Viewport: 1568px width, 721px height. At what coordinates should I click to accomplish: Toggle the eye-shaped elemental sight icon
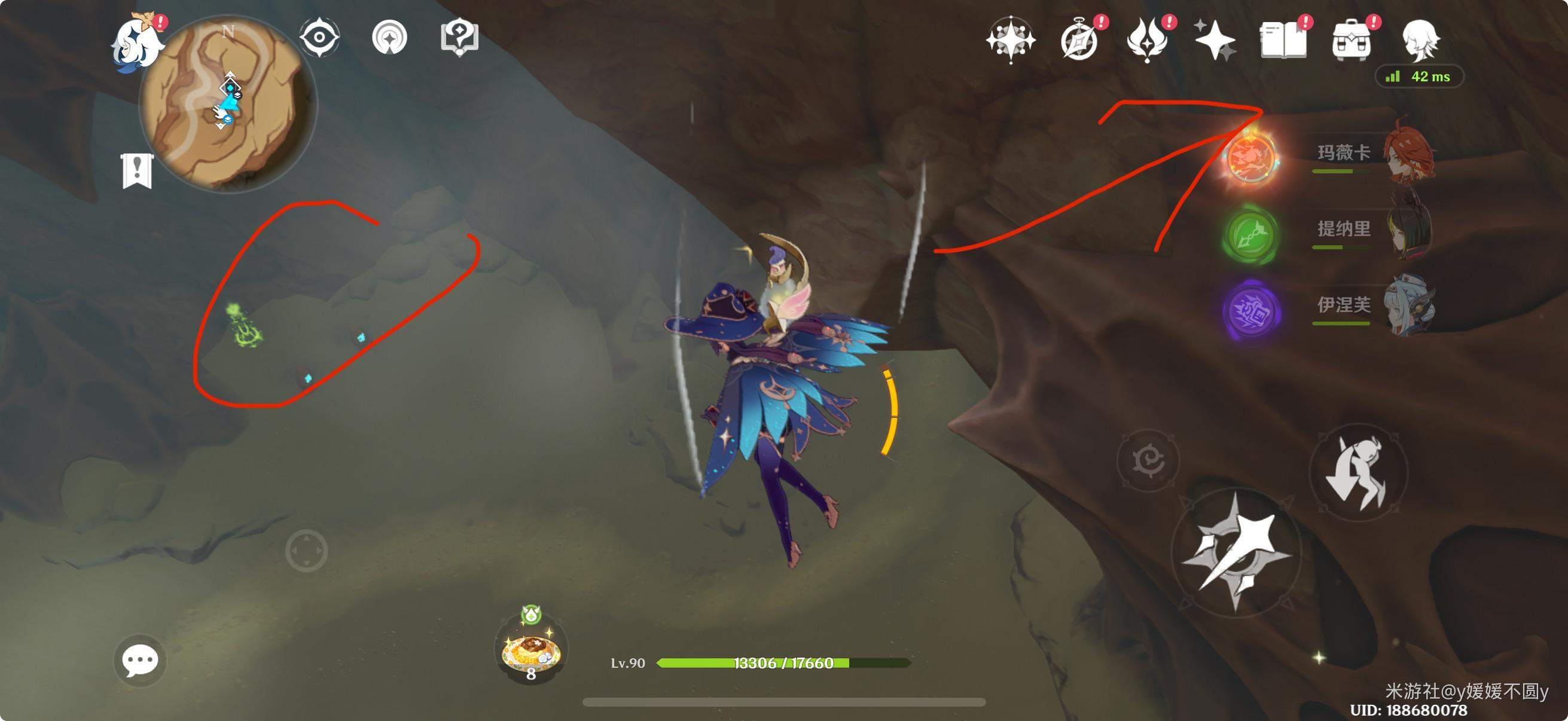[319, 38]
